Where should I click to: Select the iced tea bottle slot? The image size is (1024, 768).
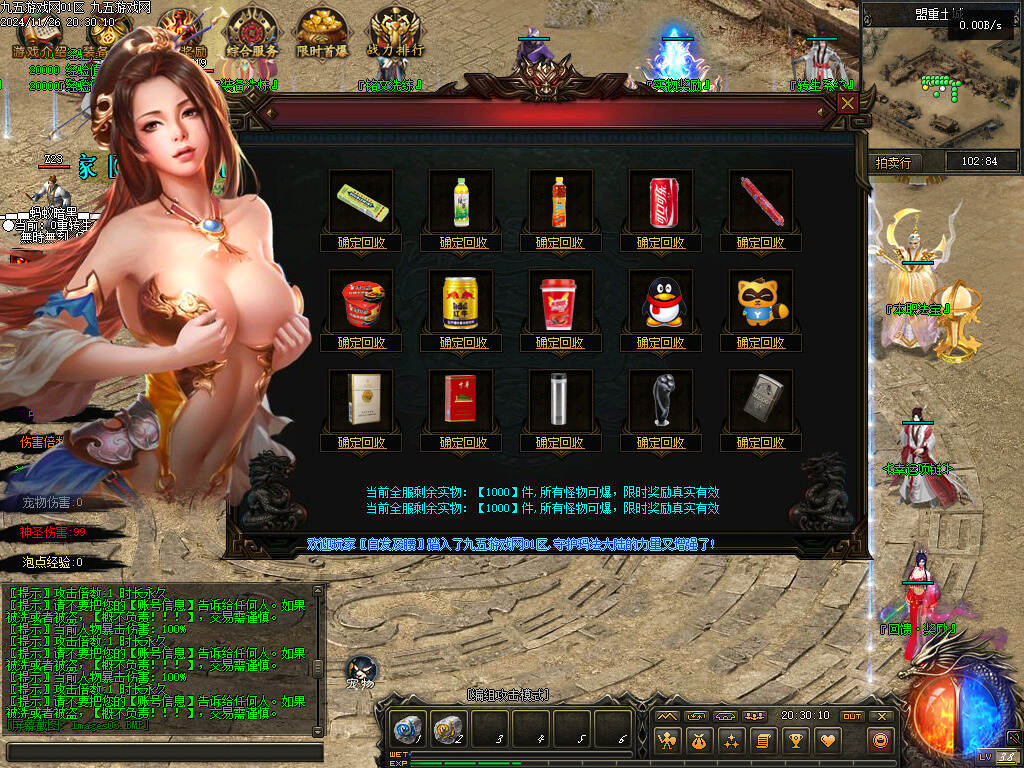[561, 201]
